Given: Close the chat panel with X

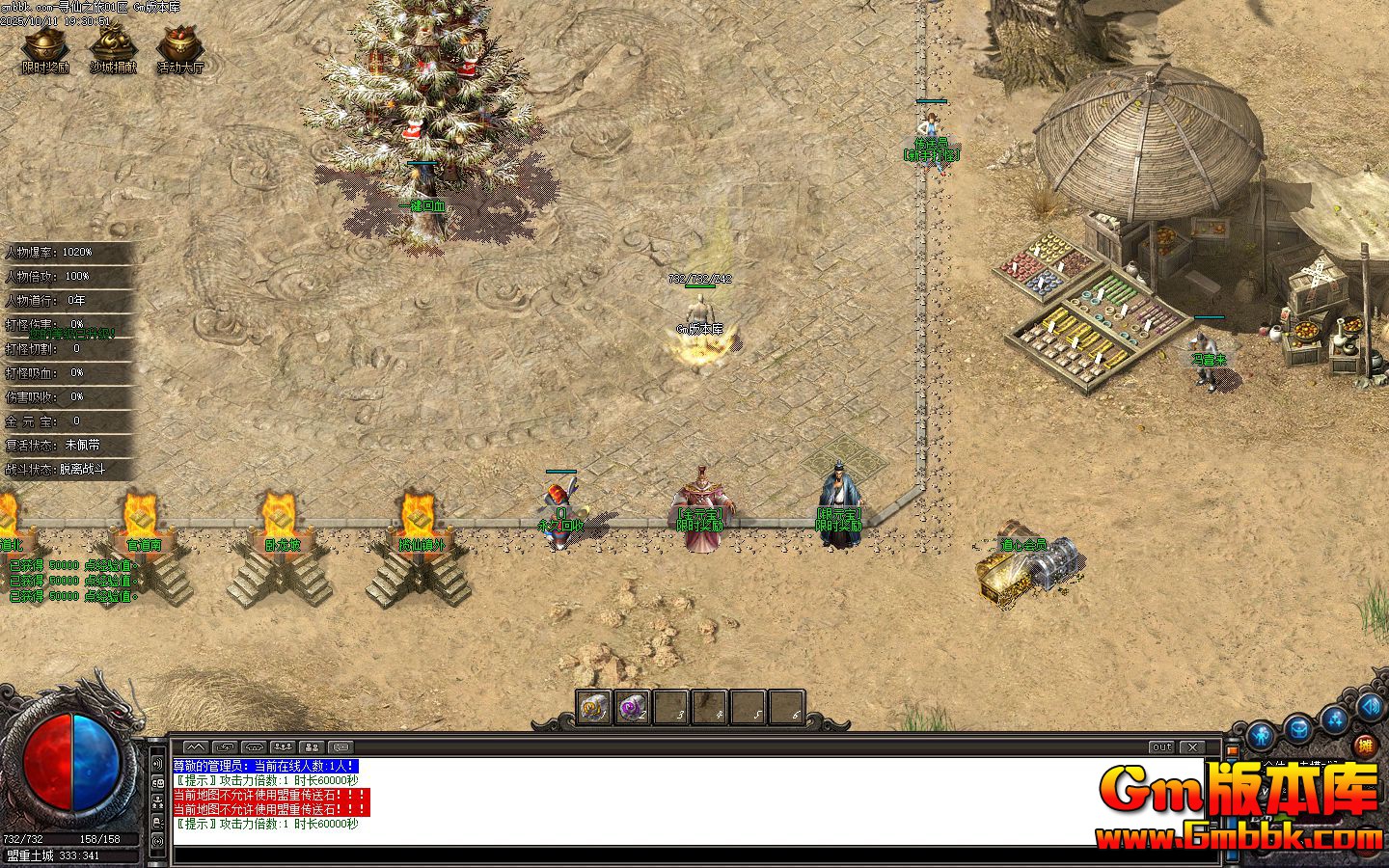Looking at the screenshot, I should click(x=1193, y=747).
